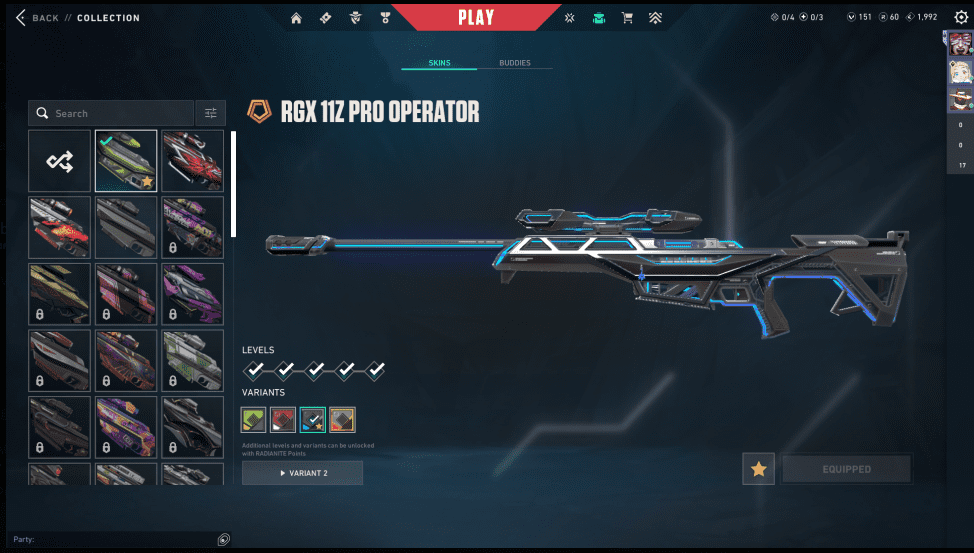Select the checked blue variant swatch

point(313,419)
